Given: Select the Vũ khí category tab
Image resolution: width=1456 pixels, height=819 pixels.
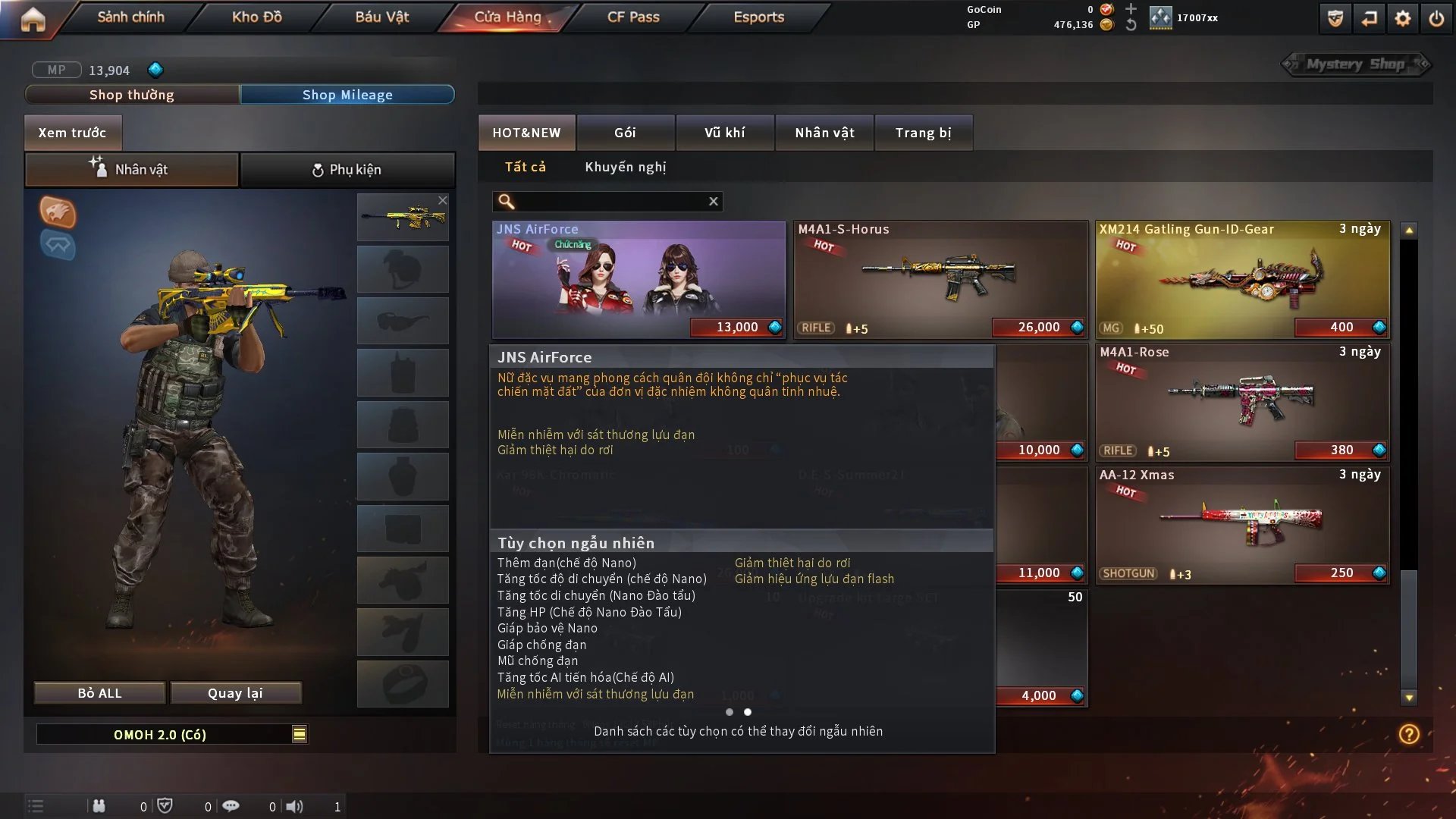Looking at the screenshot, I should 724,133.
